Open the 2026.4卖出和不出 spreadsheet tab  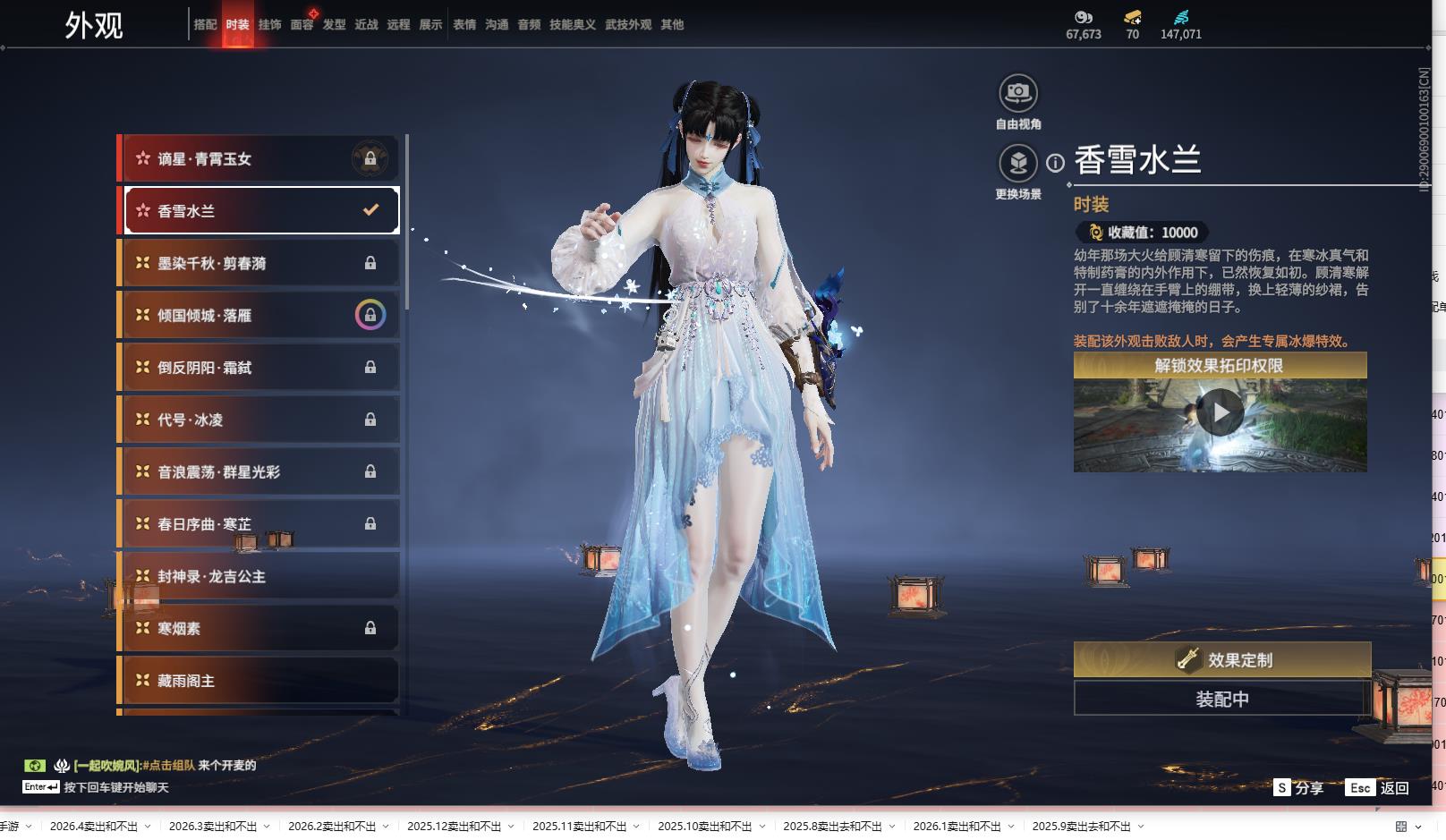[x=94, y=826]
